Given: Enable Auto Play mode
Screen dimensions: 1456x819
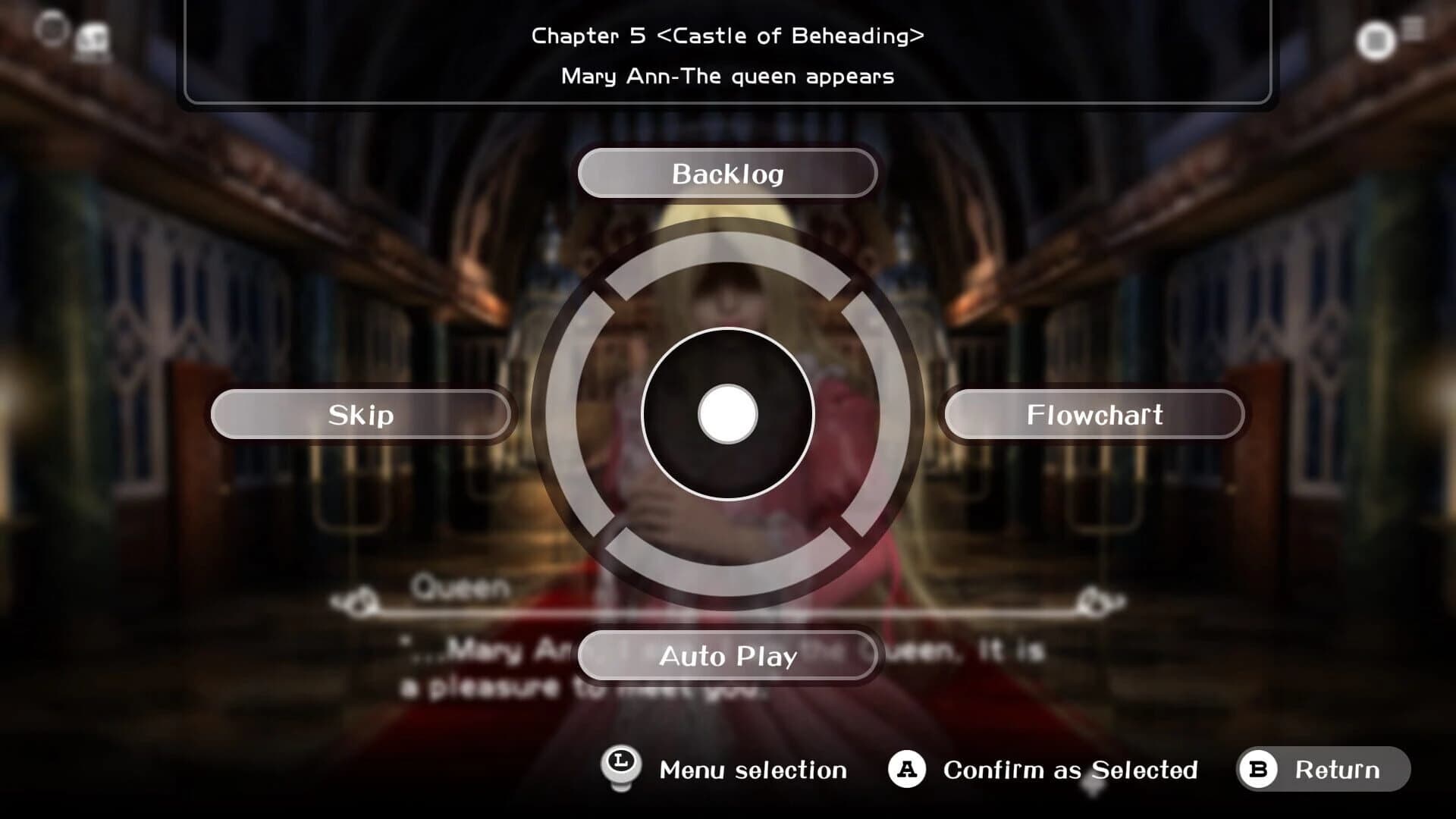Looking at the screenshot, I should (727, 656).
